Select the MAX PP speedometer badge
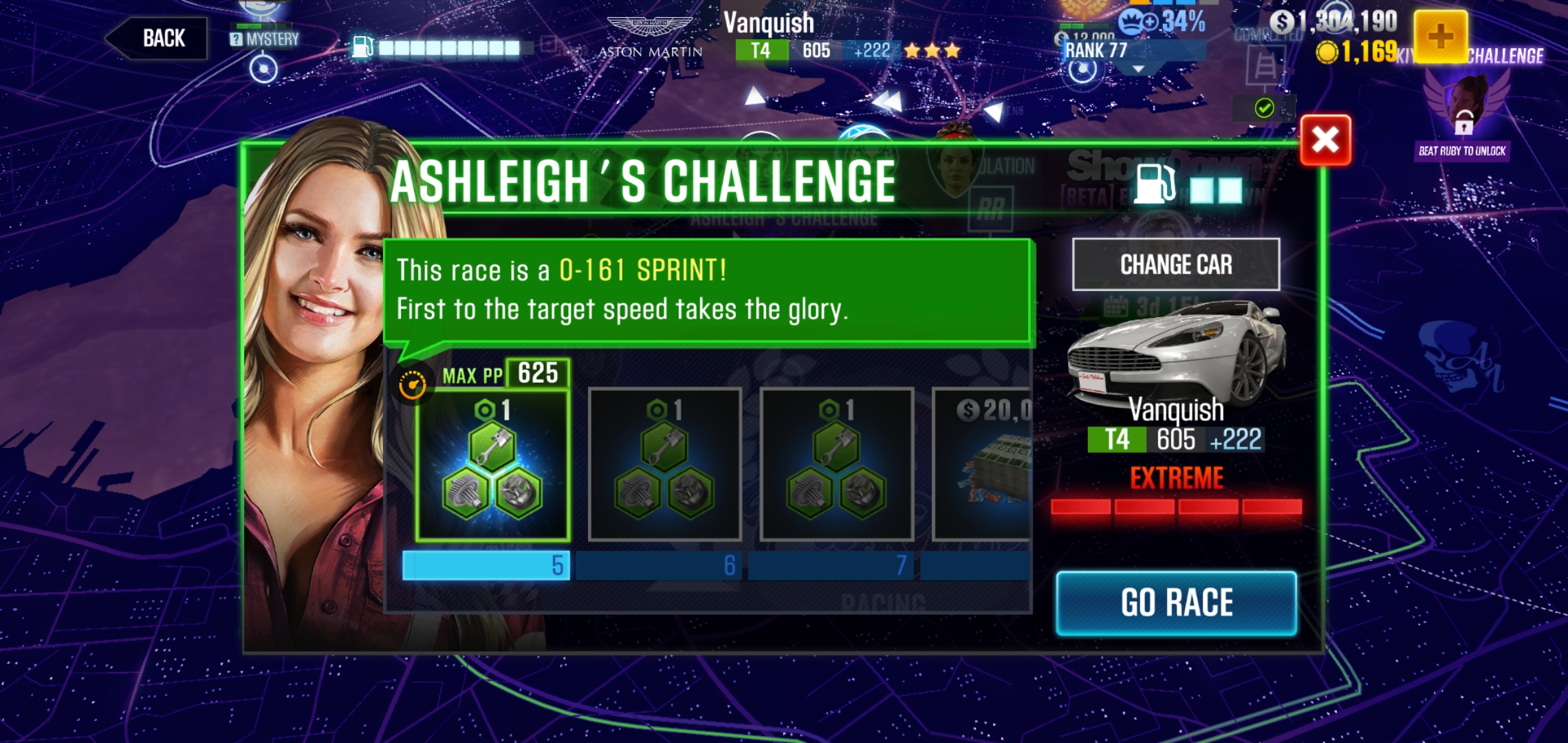This screenshot has width=1568, height=743. tap(412, 379)
